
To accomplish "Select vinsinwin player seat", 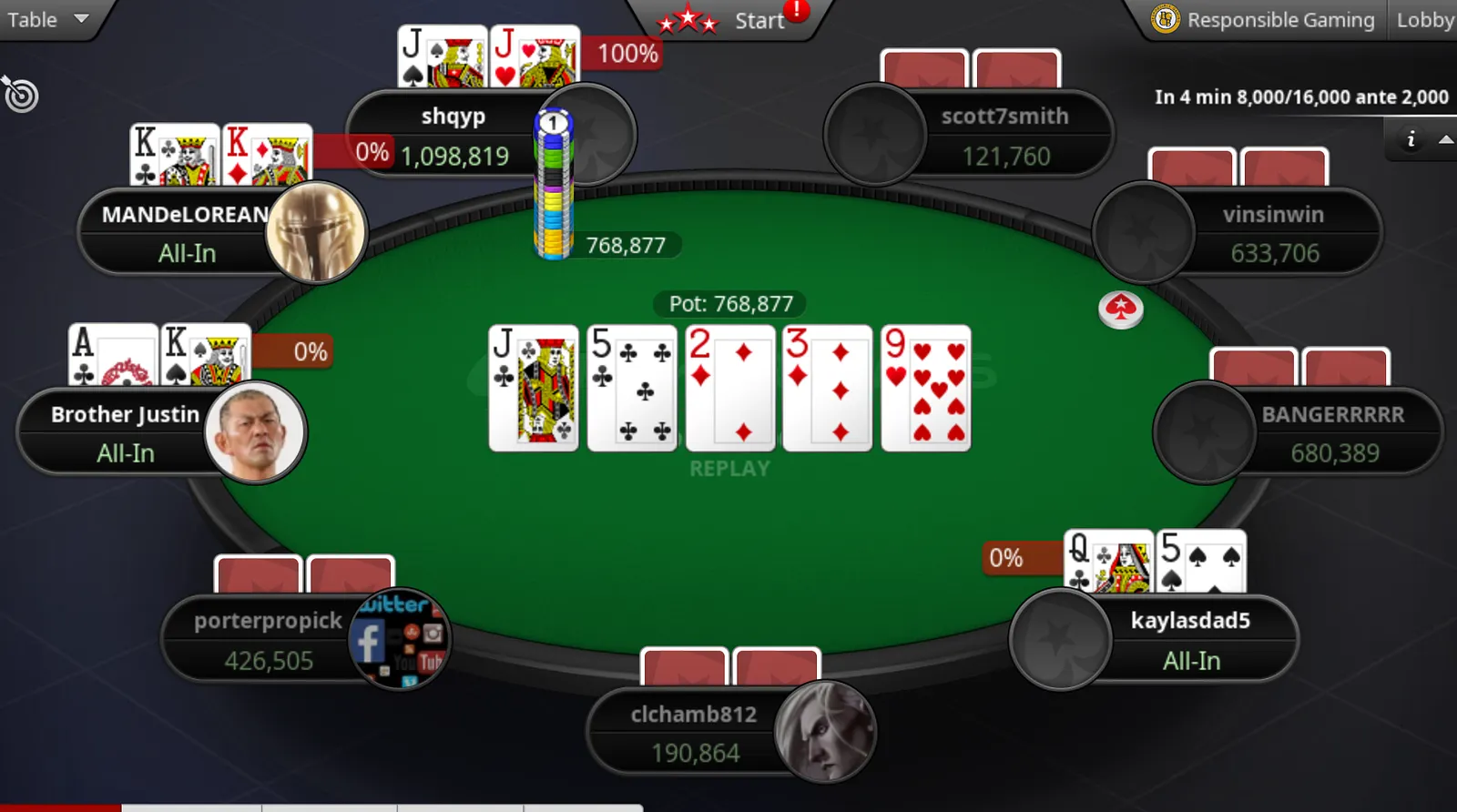I will [1272, 233].
